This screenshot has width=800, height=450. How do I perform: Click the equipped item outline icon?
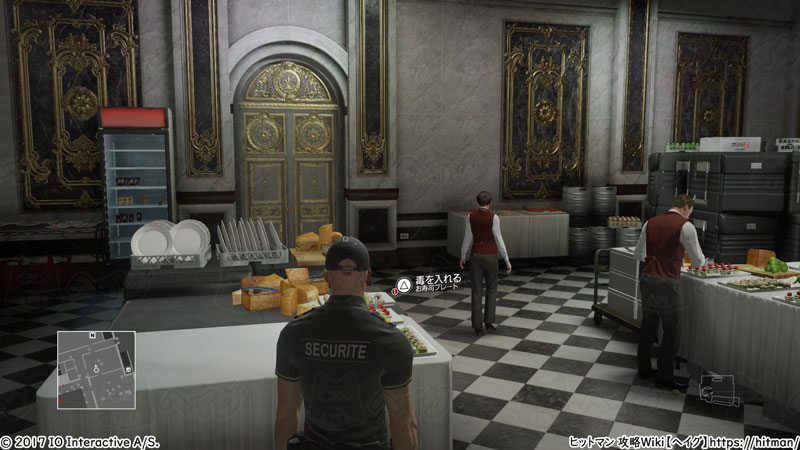(719, 390)
